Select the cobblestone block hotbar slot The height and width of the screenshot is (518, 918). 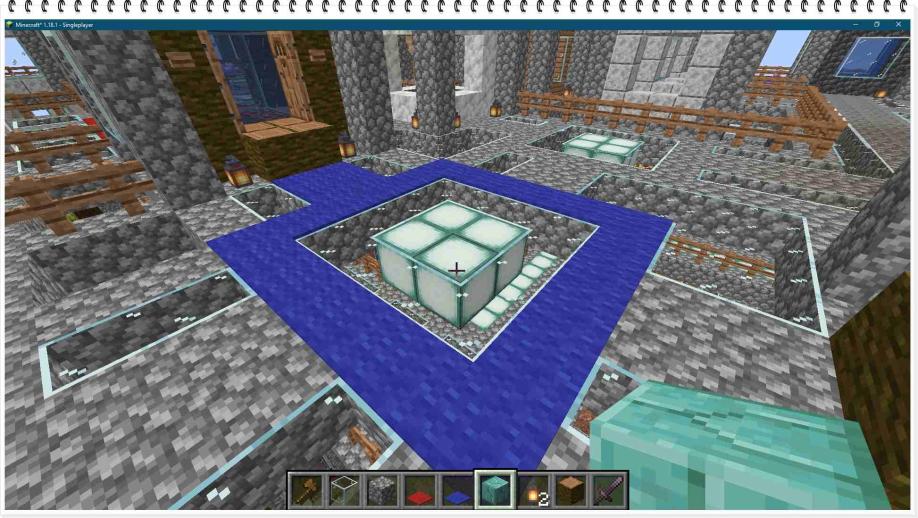click(382, 491)
